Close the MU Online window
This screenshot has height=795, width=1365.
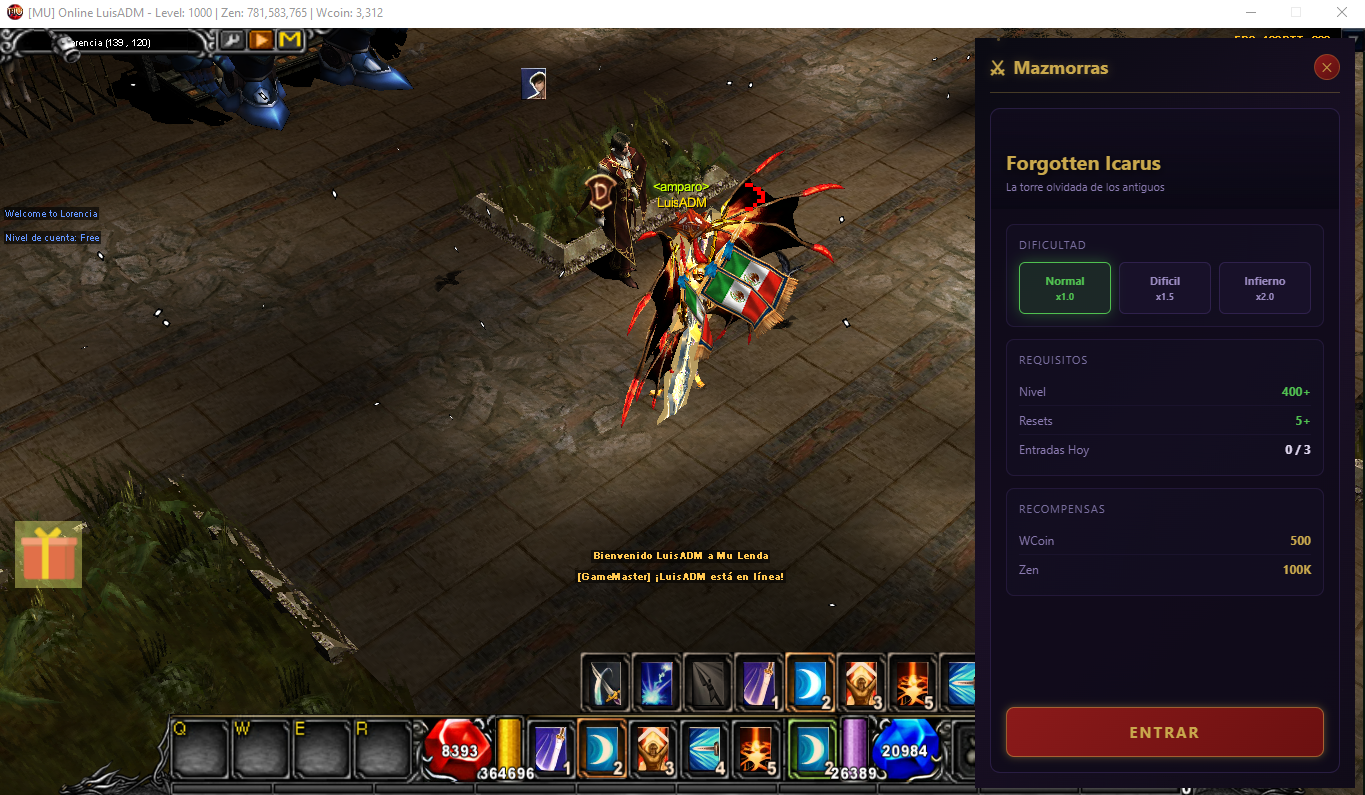(1341, 13)
